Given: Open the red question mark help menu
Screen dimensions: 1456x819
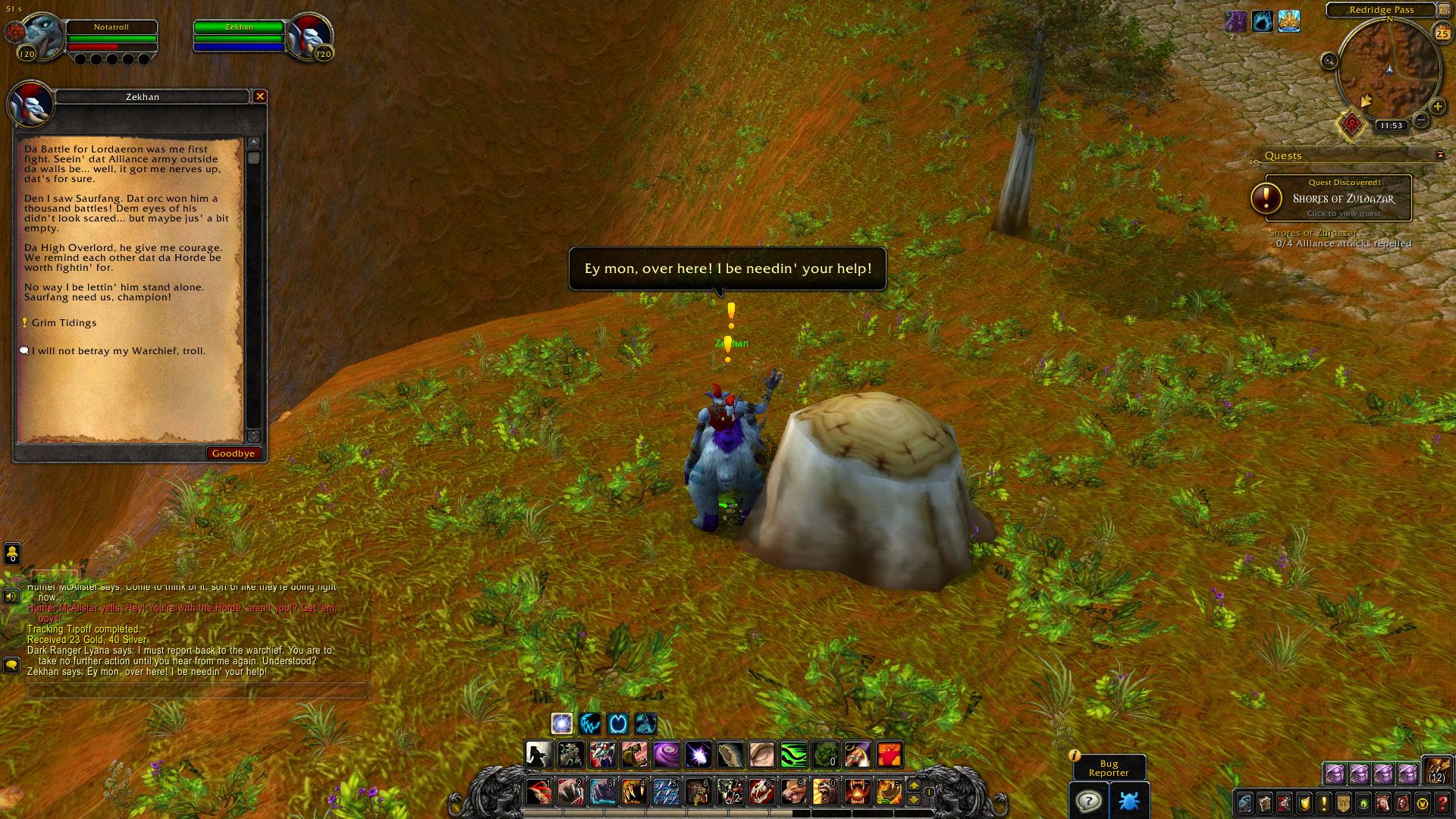Looking at the screenshot, I should pos(1442,802).
